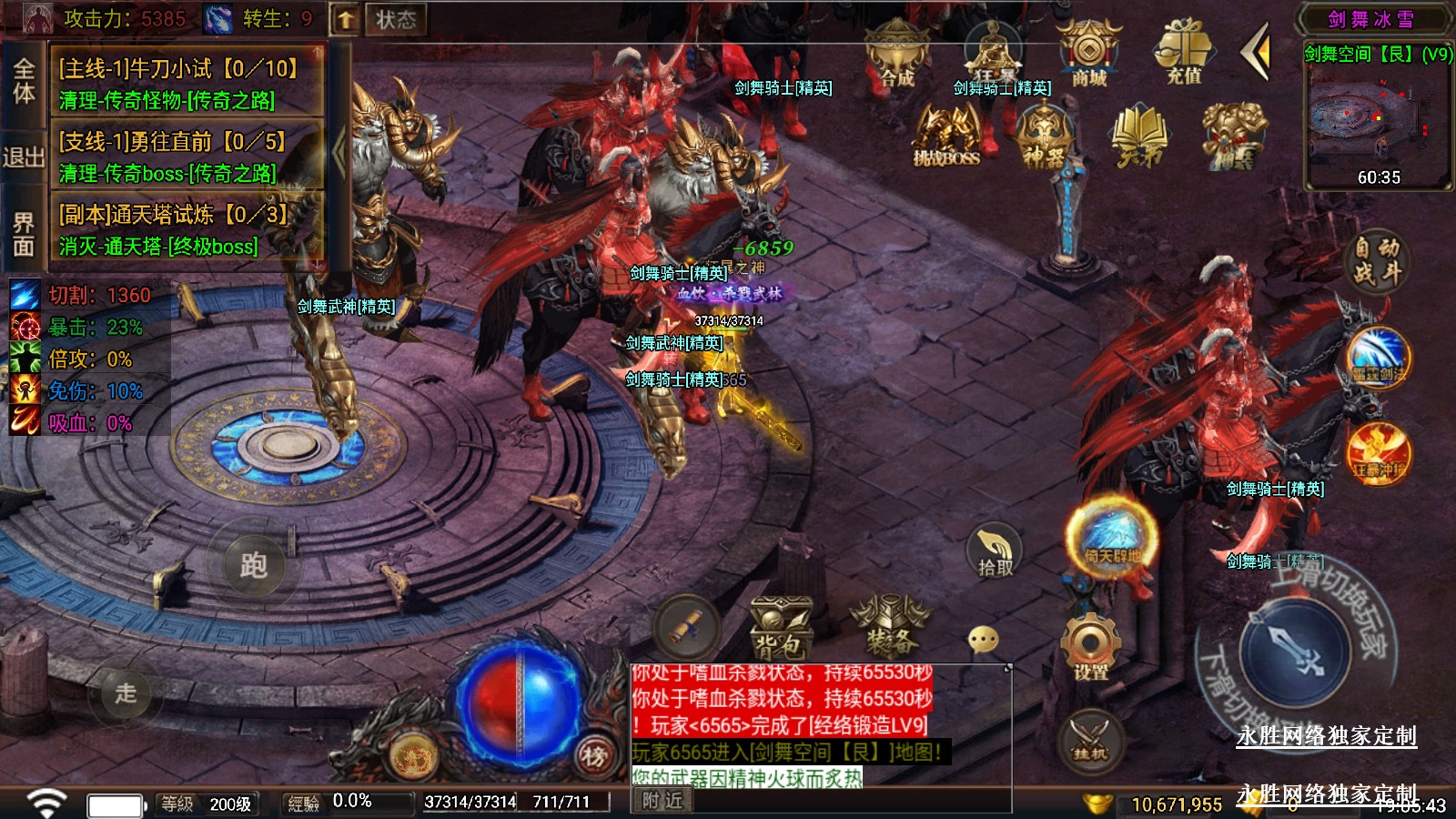Viewport: 1456px width, 819px height.
Task: Tap the 拾取 pickup button
Action: [x=995, y=551]
